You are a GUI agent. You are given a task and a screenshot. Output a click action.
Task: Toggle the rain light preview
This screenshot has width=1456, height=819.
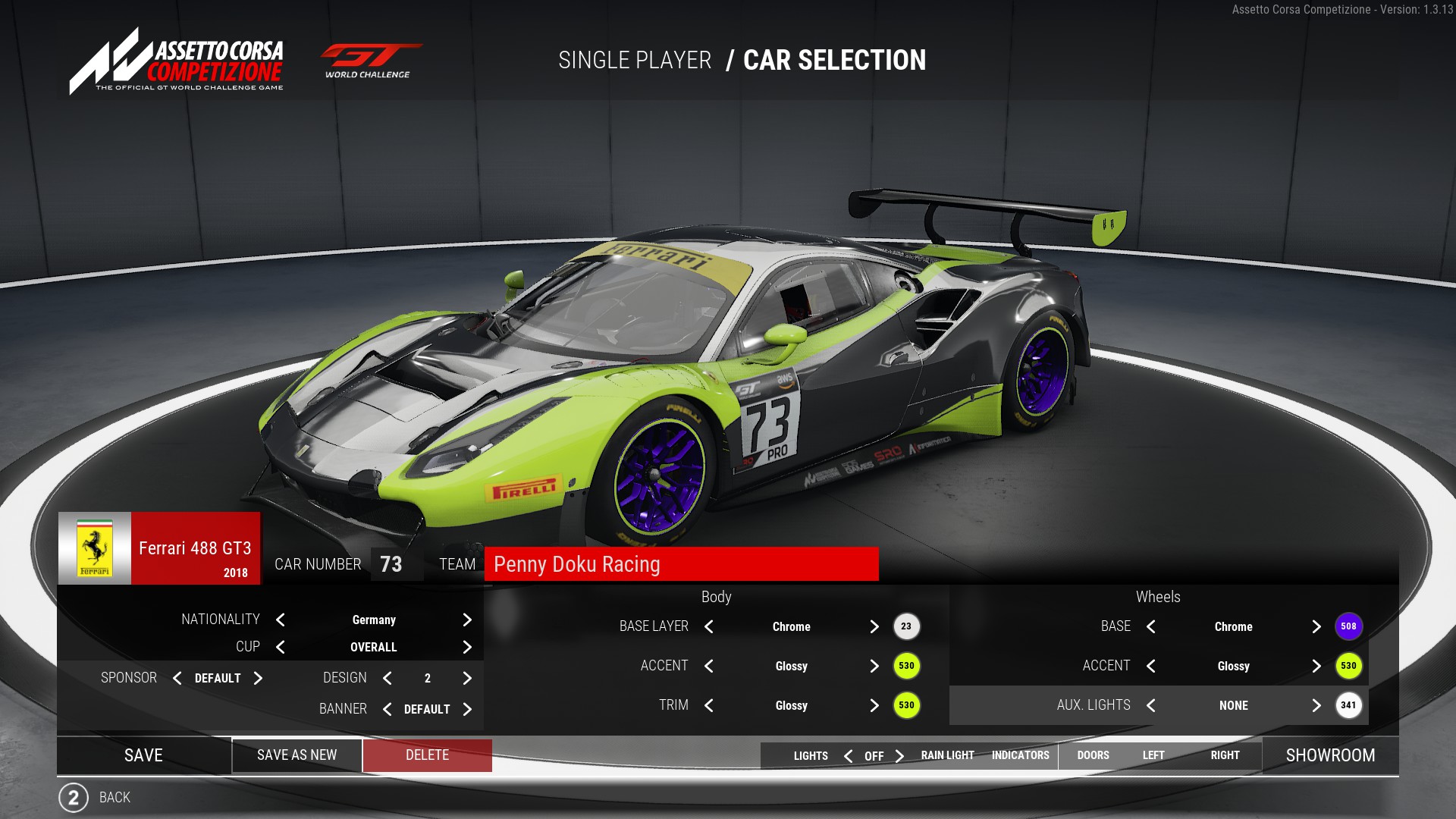click(947, 755)
